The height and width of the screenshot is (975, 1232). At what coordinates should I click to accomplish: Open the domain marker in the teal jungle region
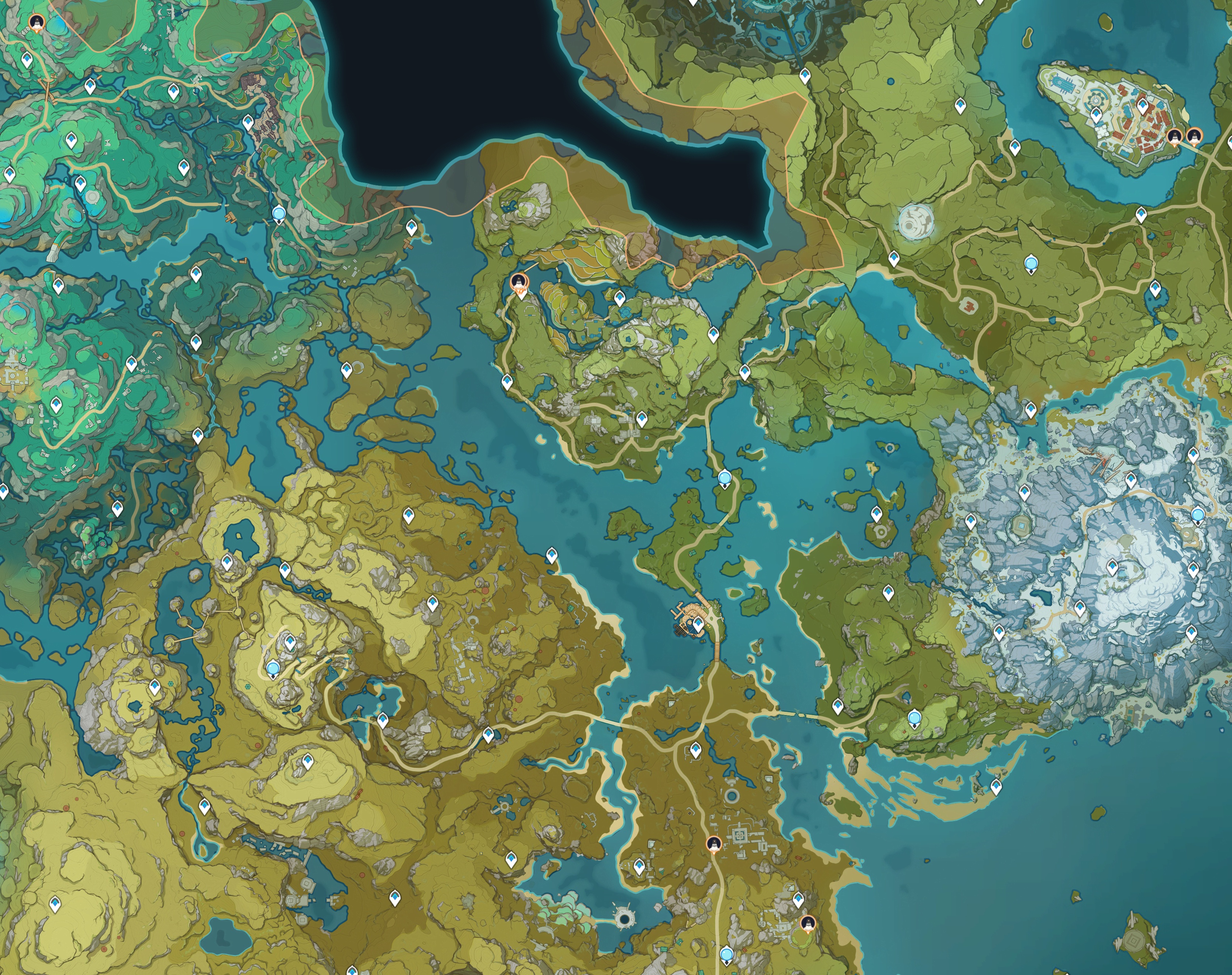37,23
